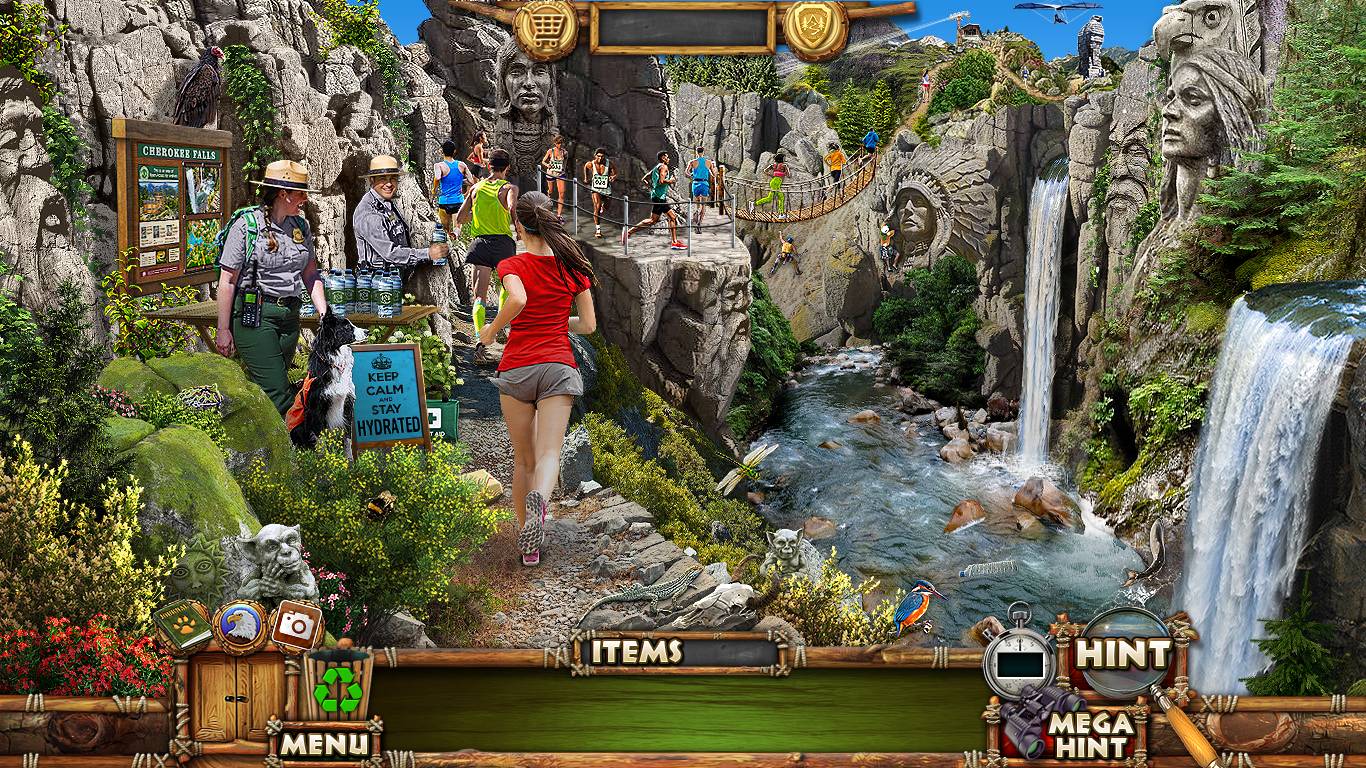Click the green recycle bin
This screenshot has width=1366, height=768.
click(338, 686)
